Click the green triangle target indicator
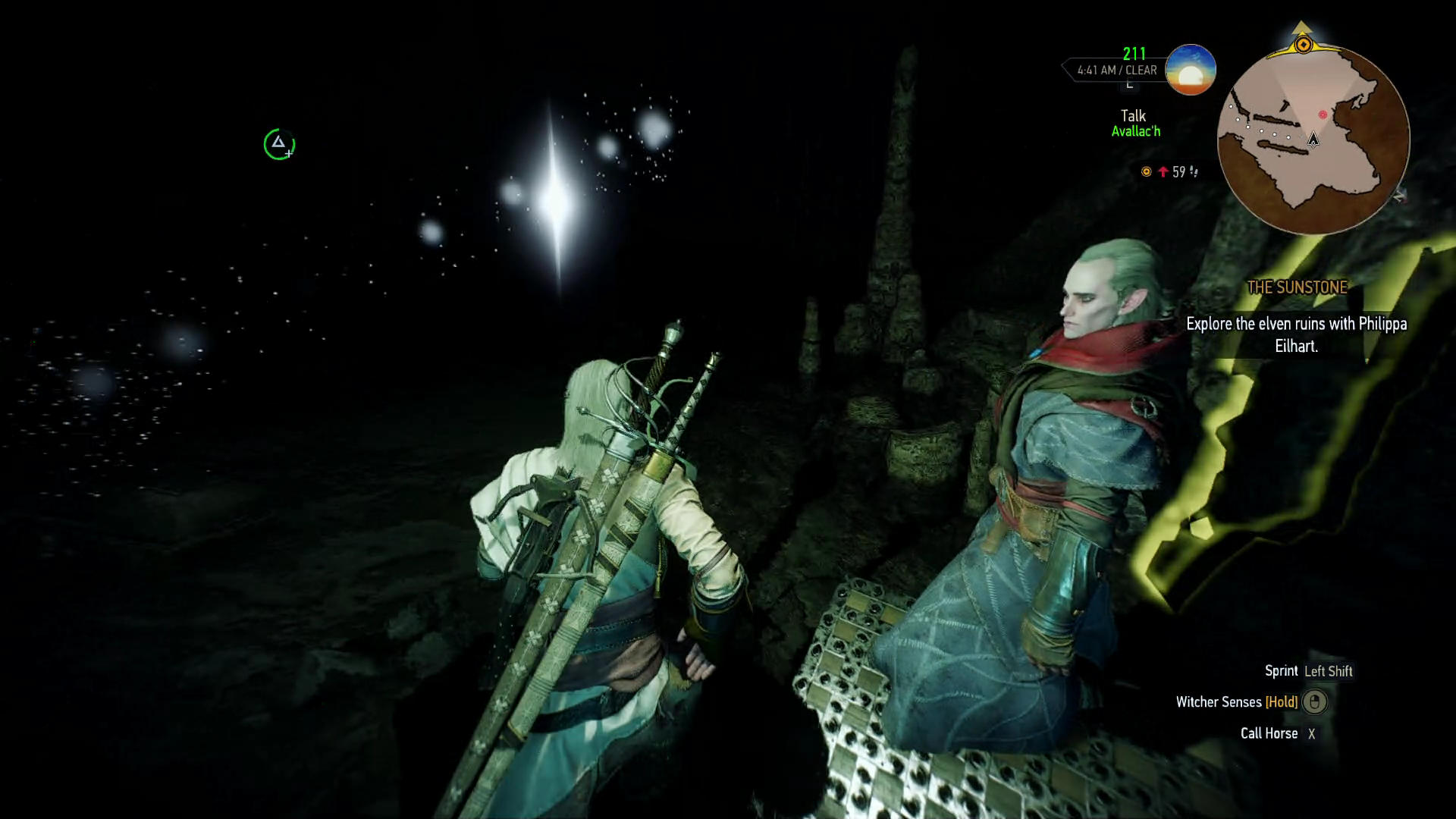The width and height of the screenshot is (1456, 819). pos(278,144)
